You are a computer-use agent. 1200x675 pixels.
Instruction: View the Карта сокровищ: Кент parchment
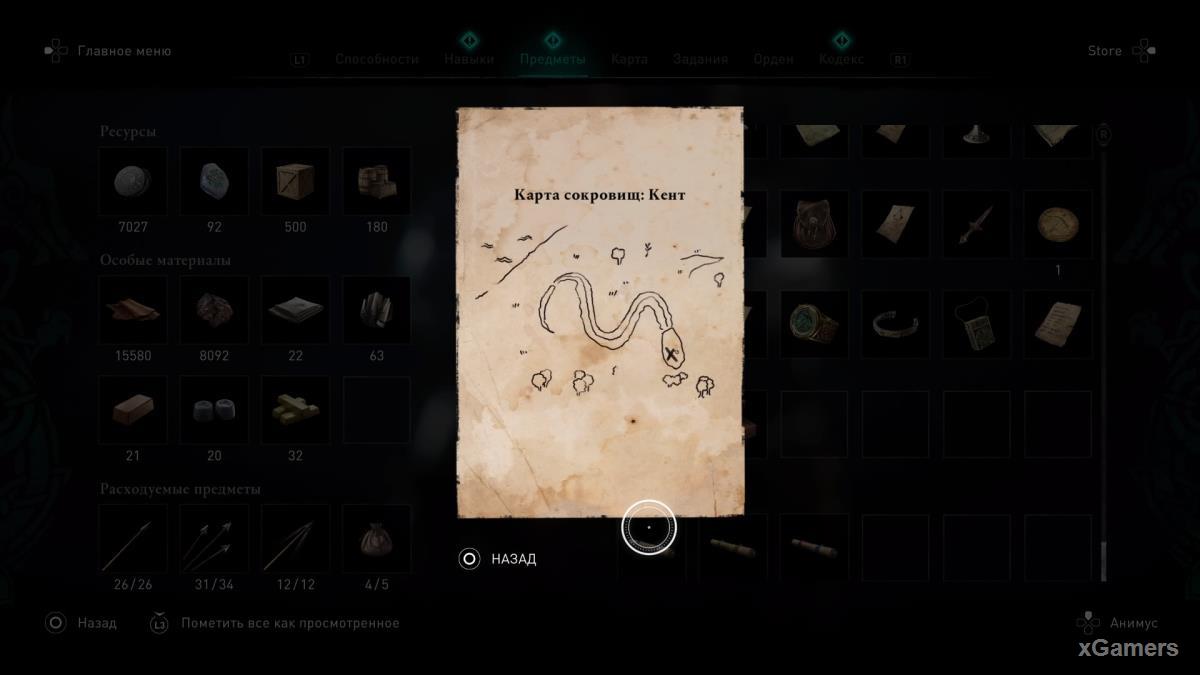click(600, 312)
